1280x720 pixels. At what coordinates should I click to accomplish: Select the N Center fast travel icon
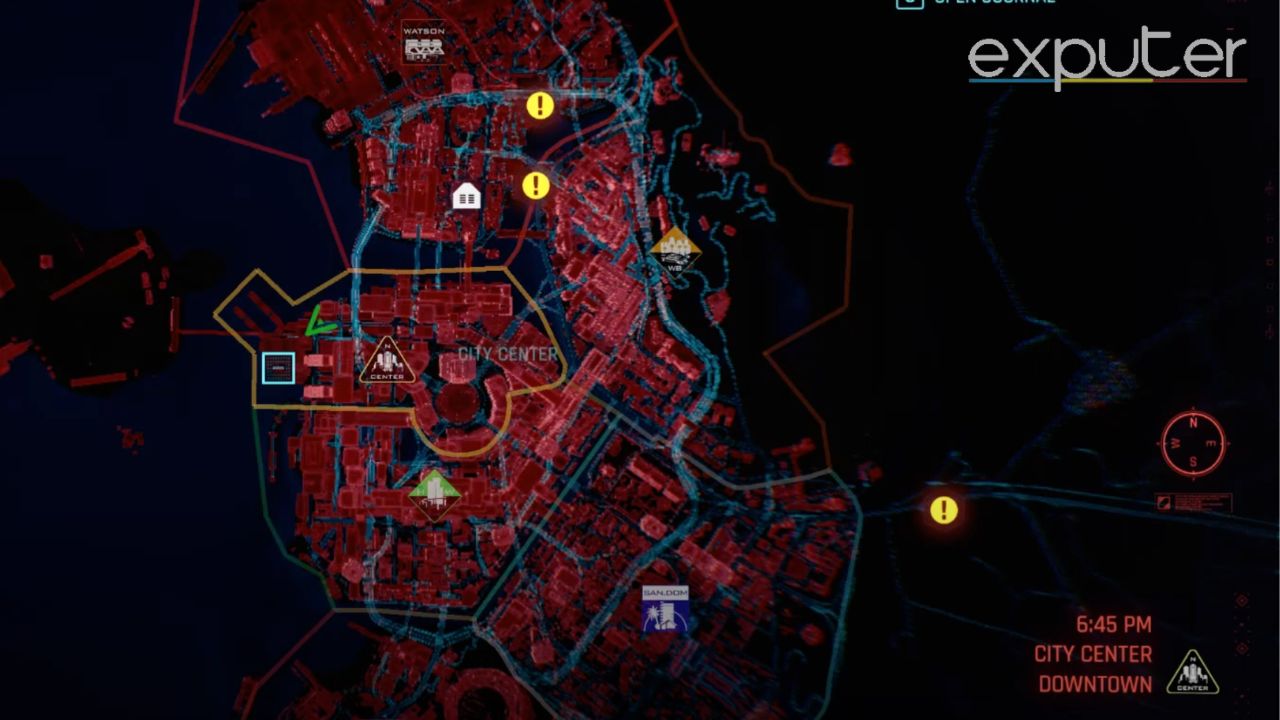(x=388, y=358)
